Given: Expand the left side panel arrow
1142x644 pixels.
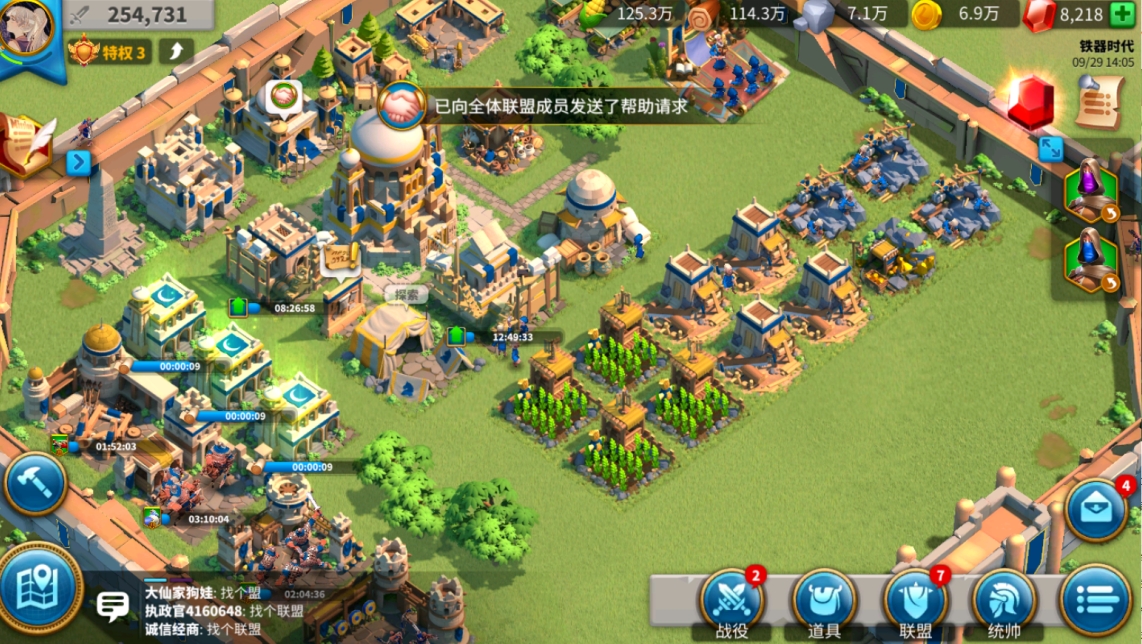Looking at the screenshot, I should 79,162.
